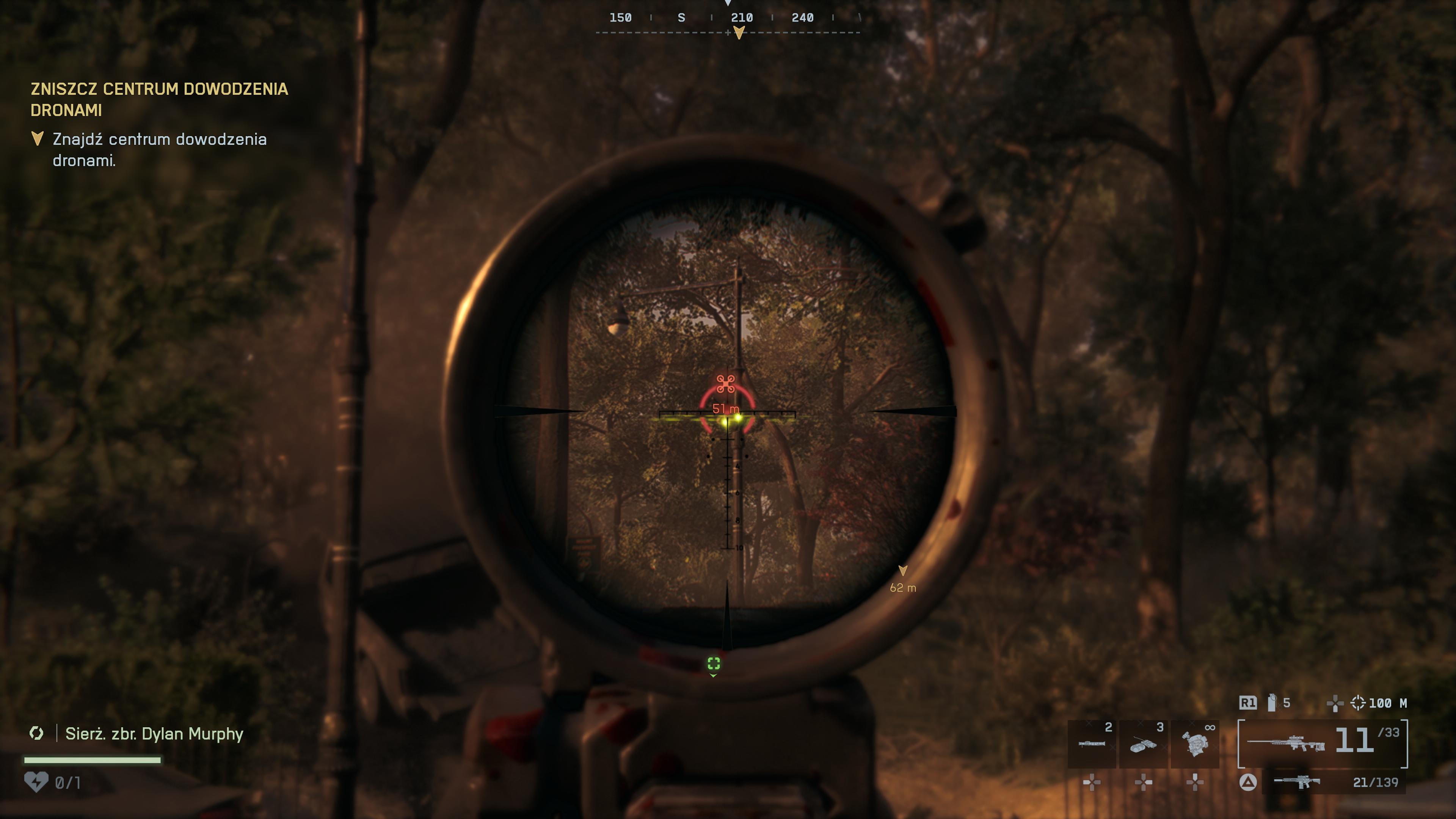Image resolution: width=1456 pixels, height=819 pixels.
Task: Open the drone command center objective tracker
Action: [159, 99]
